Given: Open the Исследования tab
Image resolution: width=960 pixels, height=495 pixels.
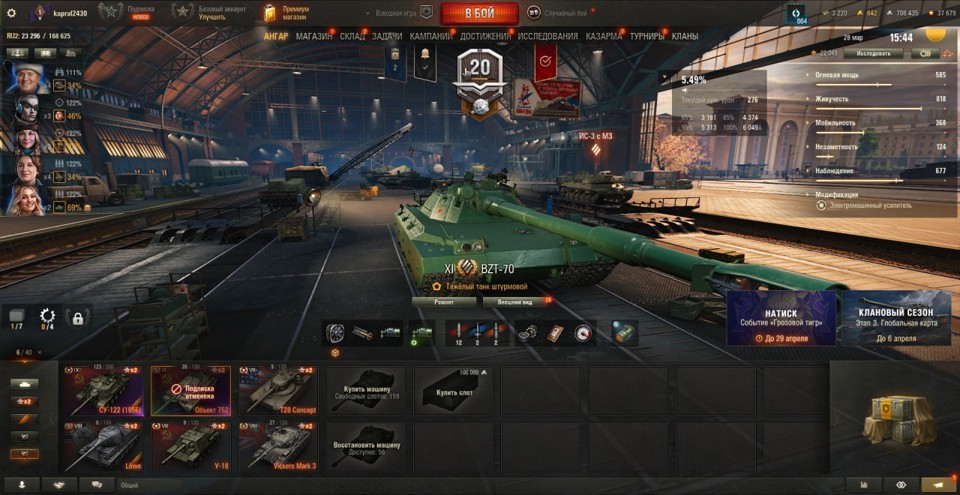Looking at the screenshot, I should [x=547, y=36].
